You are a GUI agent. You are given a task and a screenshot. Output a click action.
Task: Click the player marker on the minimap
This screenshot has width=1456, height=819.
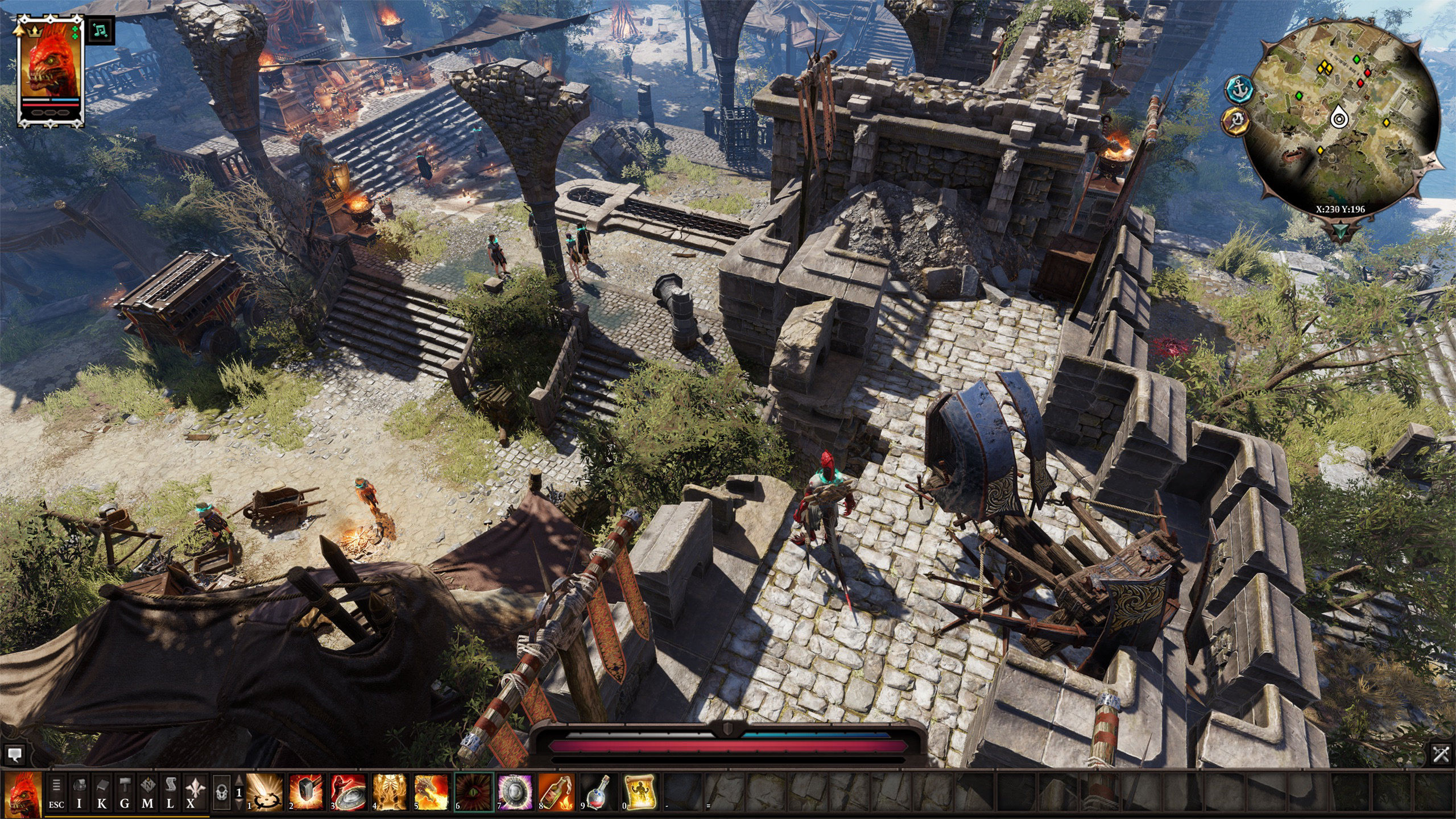[1339, 118]
